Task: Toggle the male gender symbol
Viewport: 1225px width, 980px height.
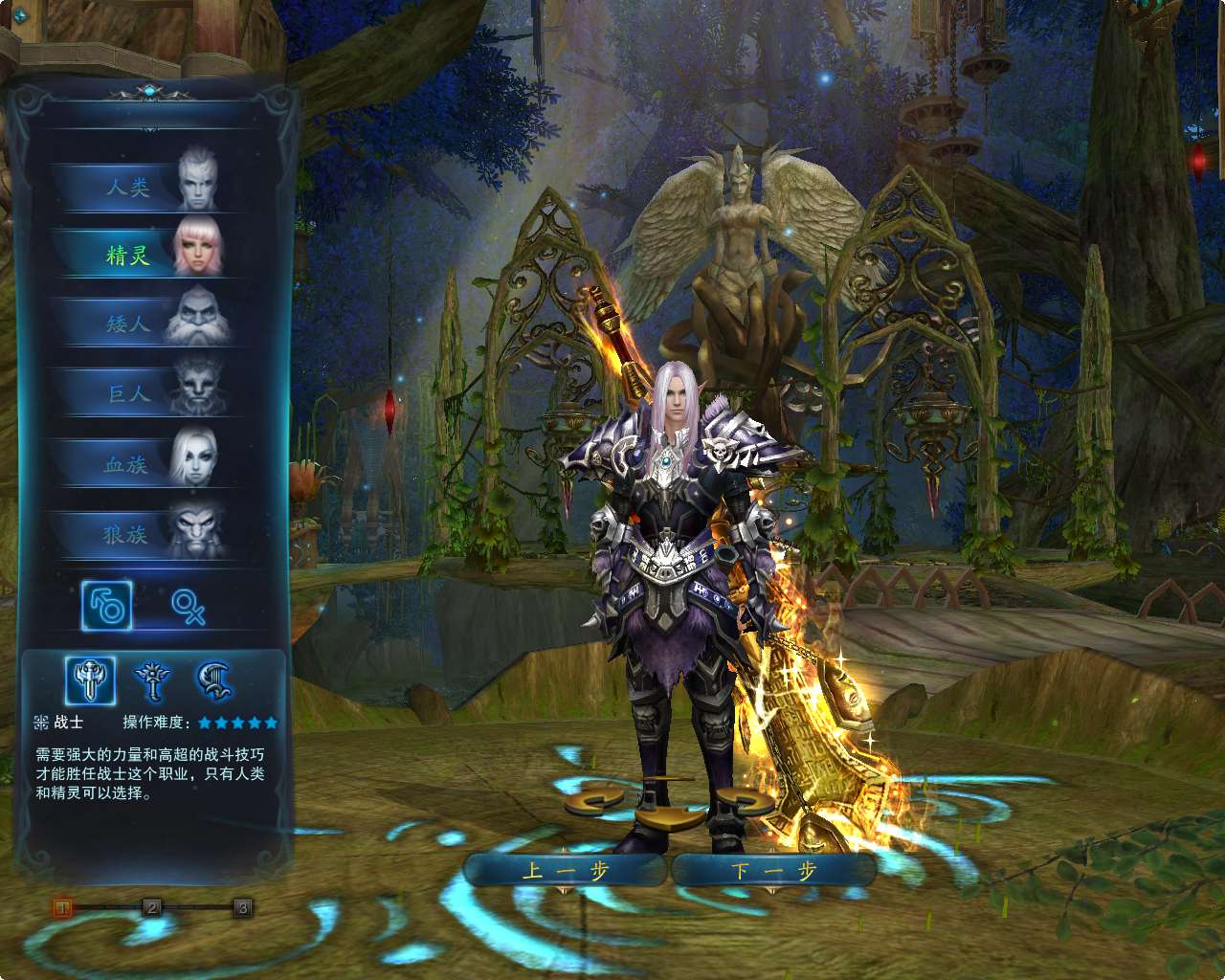Action: click(x=107, y=607)
